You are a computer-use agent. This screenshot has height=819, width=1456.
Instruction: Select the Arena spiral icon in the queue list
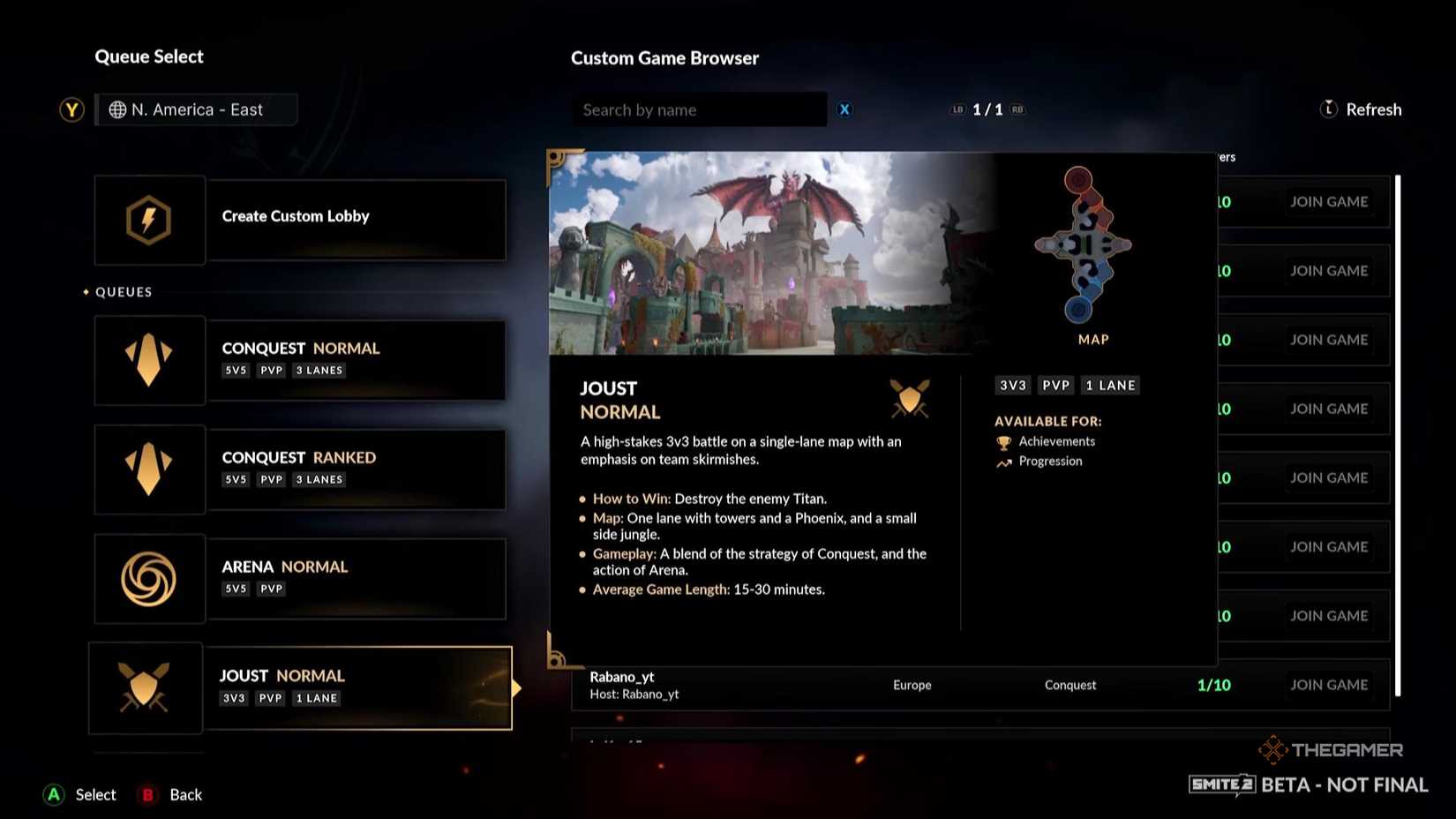click(x=149, y=578)
